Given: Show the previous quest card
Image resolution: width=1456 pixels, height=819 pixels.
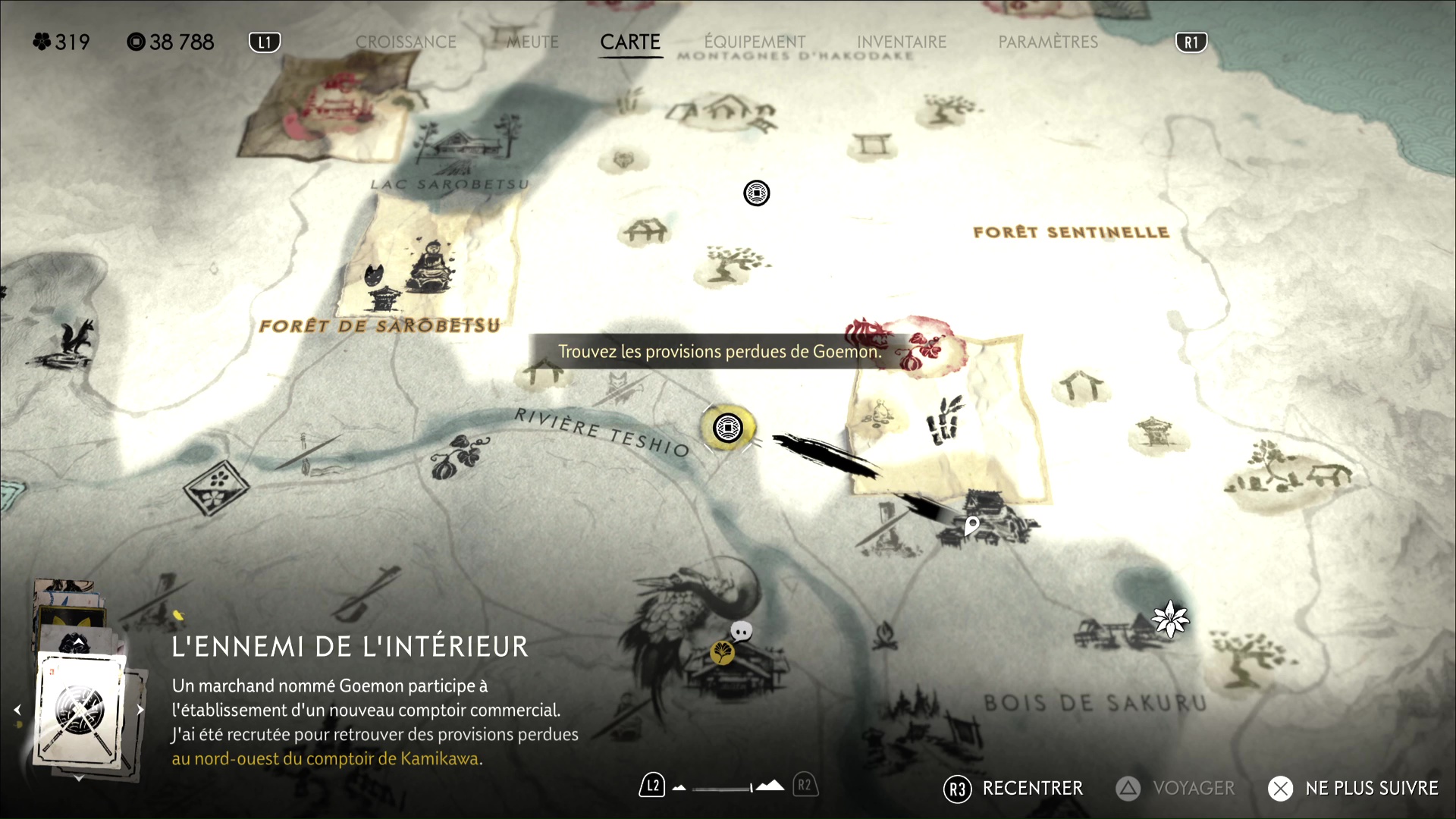Looking at the screenshot, I should pyautogui.click(x=17, y=710).
